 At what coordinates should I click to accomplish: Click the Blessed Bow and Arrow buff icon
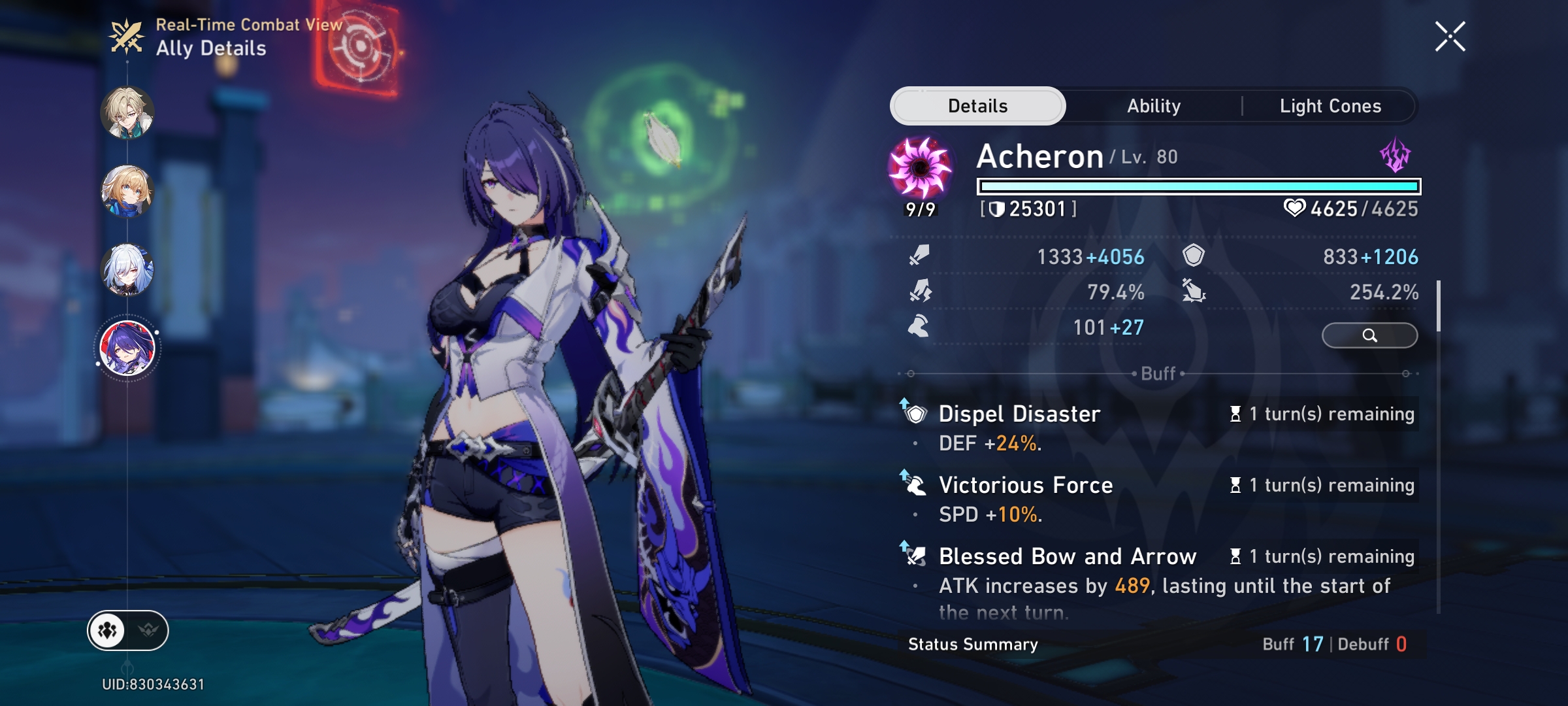[914, 556]
